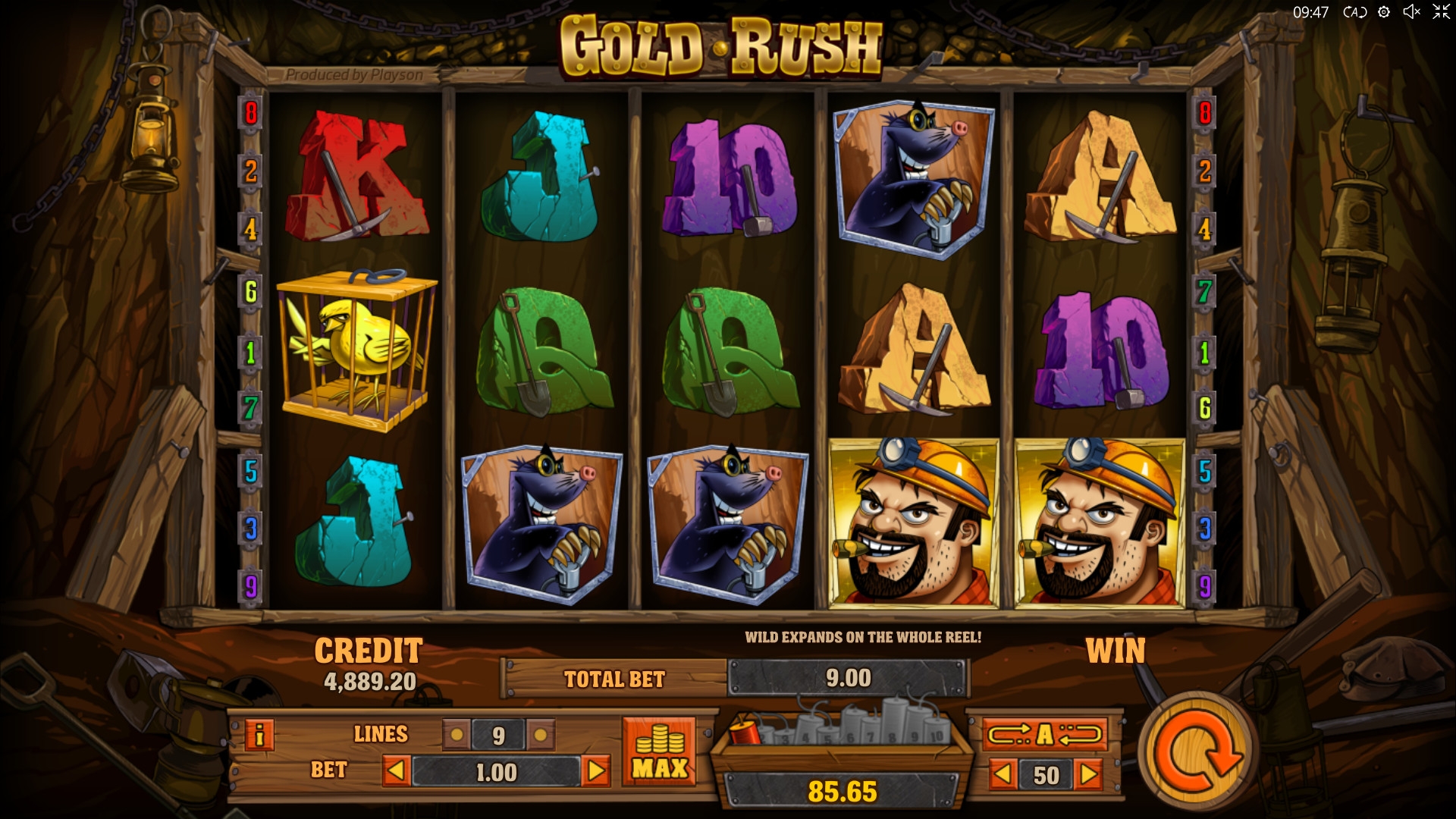
Task: Start autoplay with the orange A button
Action: pyautogui.click(x=1045, y=734)
